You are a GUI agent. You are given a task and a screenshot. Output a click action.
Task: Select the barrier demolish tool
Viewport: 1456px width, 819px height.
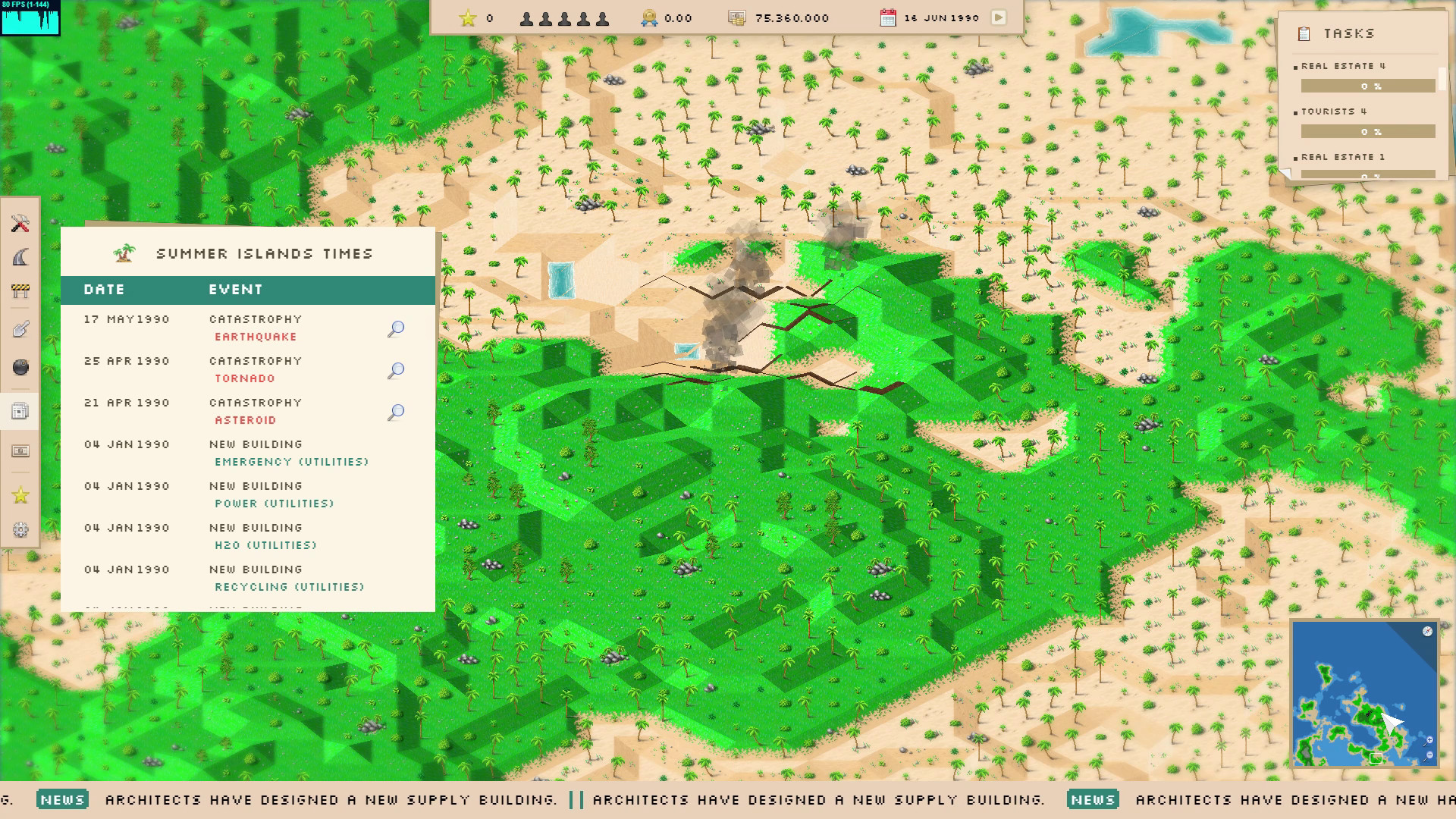point(20,290)
